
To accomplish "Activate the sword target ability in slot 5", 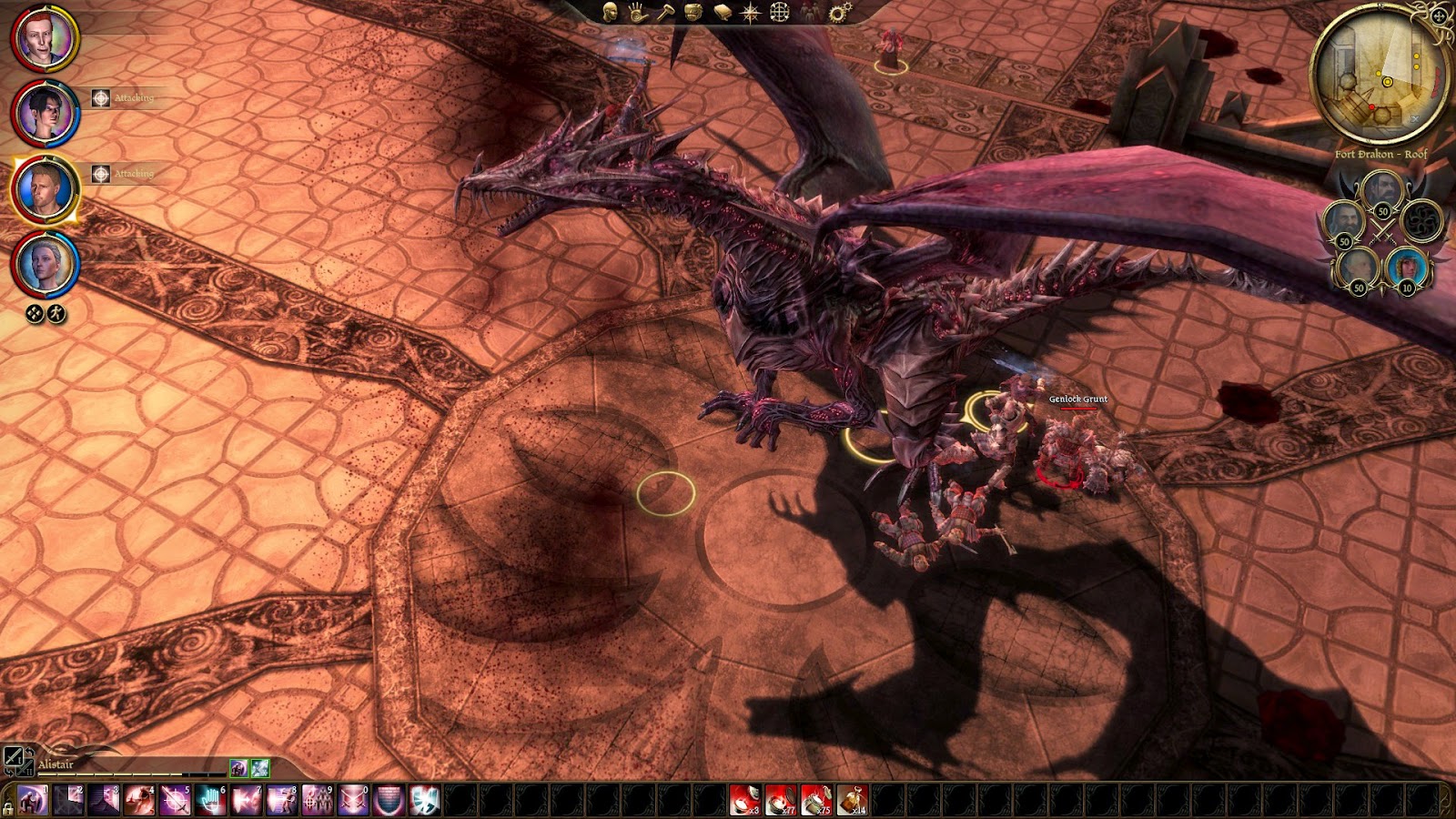I will coord(174,800).
